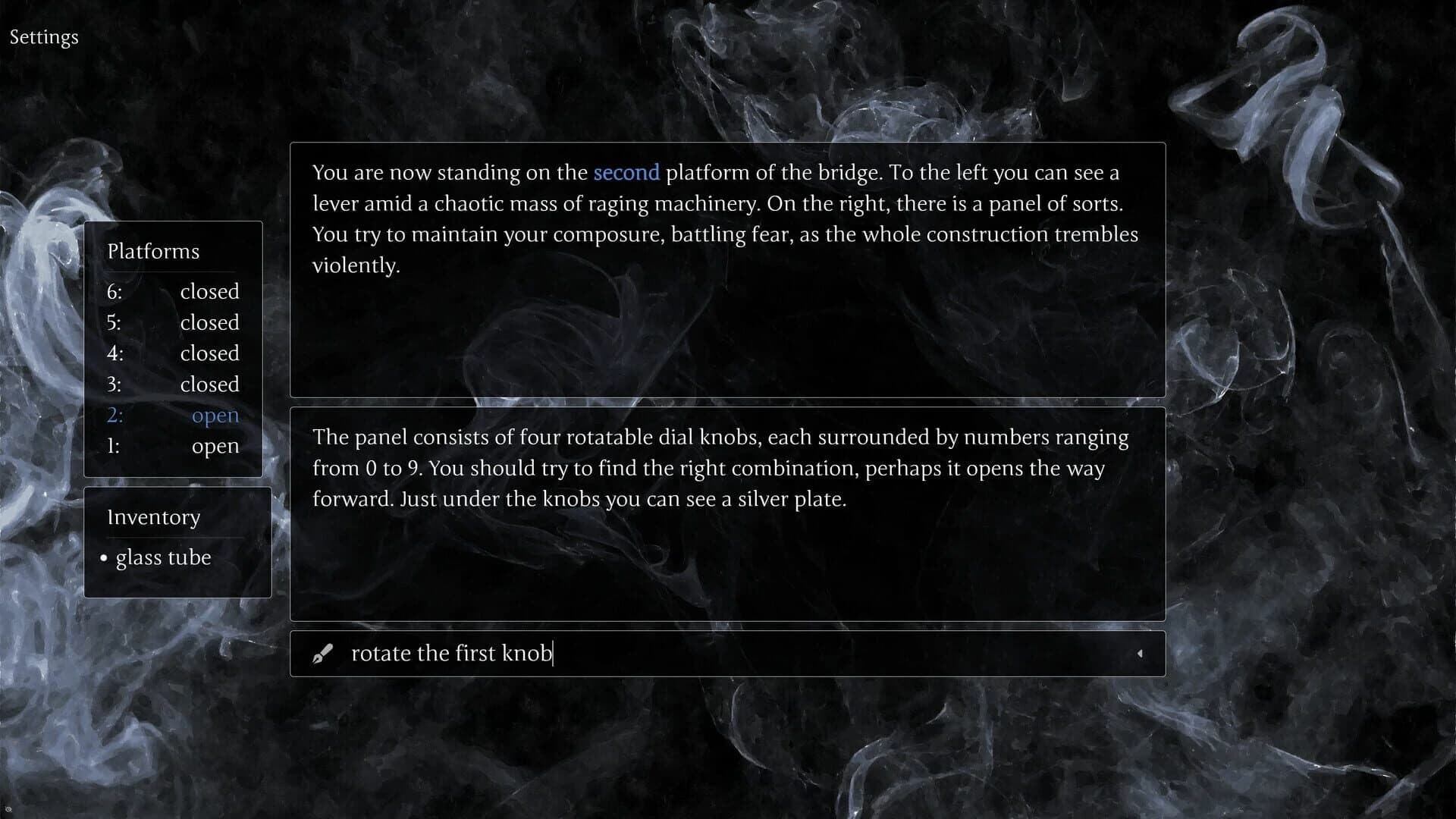Screen dimensions: 1456x819
Task: Select the Inventory panel title
Action: 154,517
